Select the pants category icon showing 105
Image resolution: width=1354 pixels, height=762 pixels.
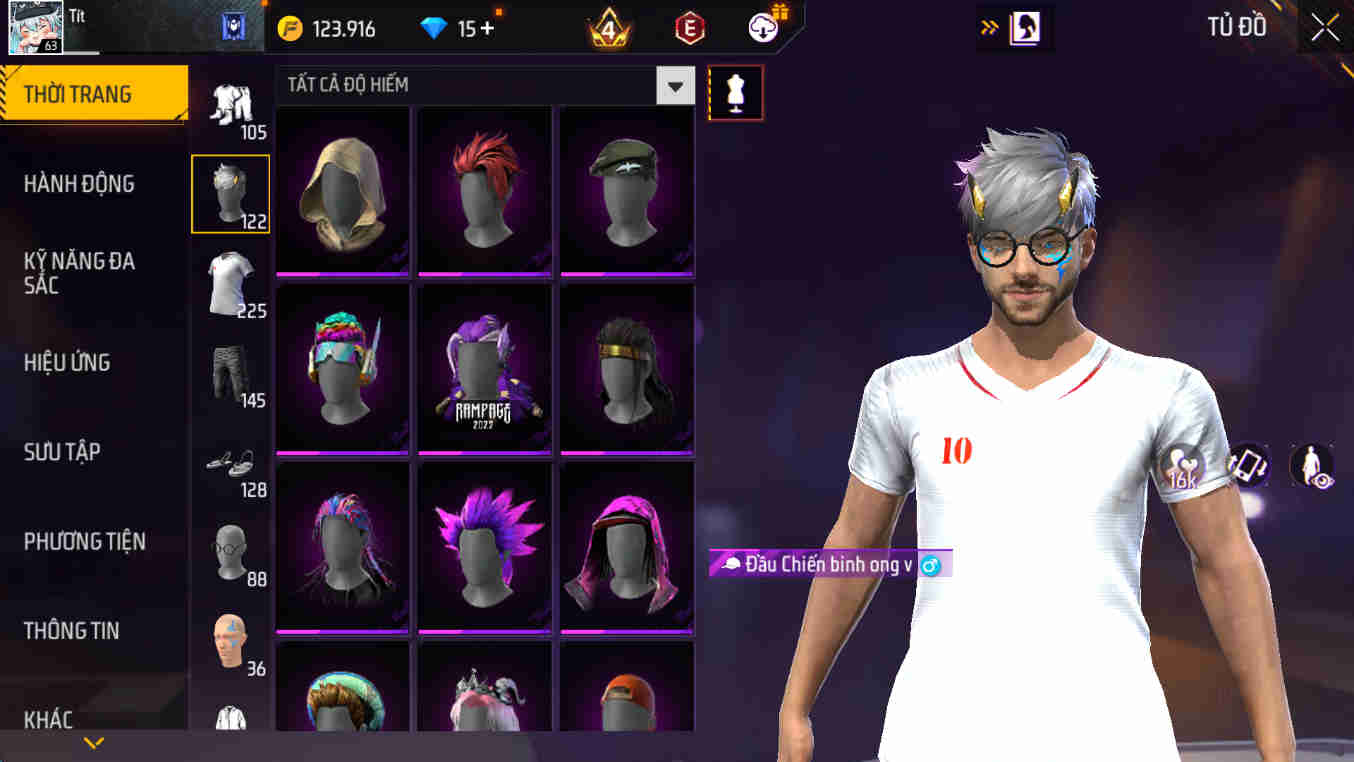(x=228, y=103)
